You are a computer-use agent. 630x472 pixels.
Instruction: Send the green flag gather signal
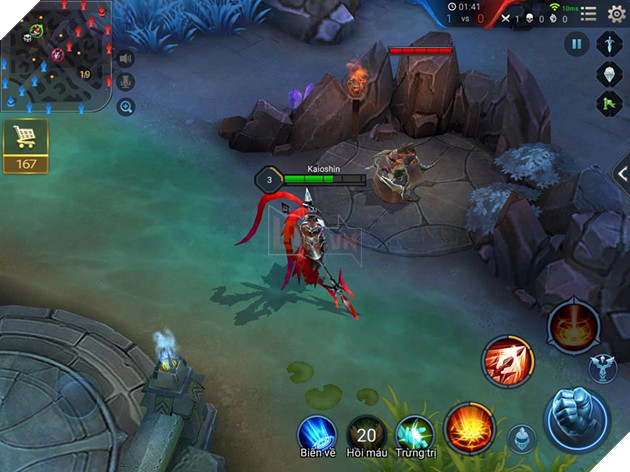pyautogui.click(x=610, y=102)
